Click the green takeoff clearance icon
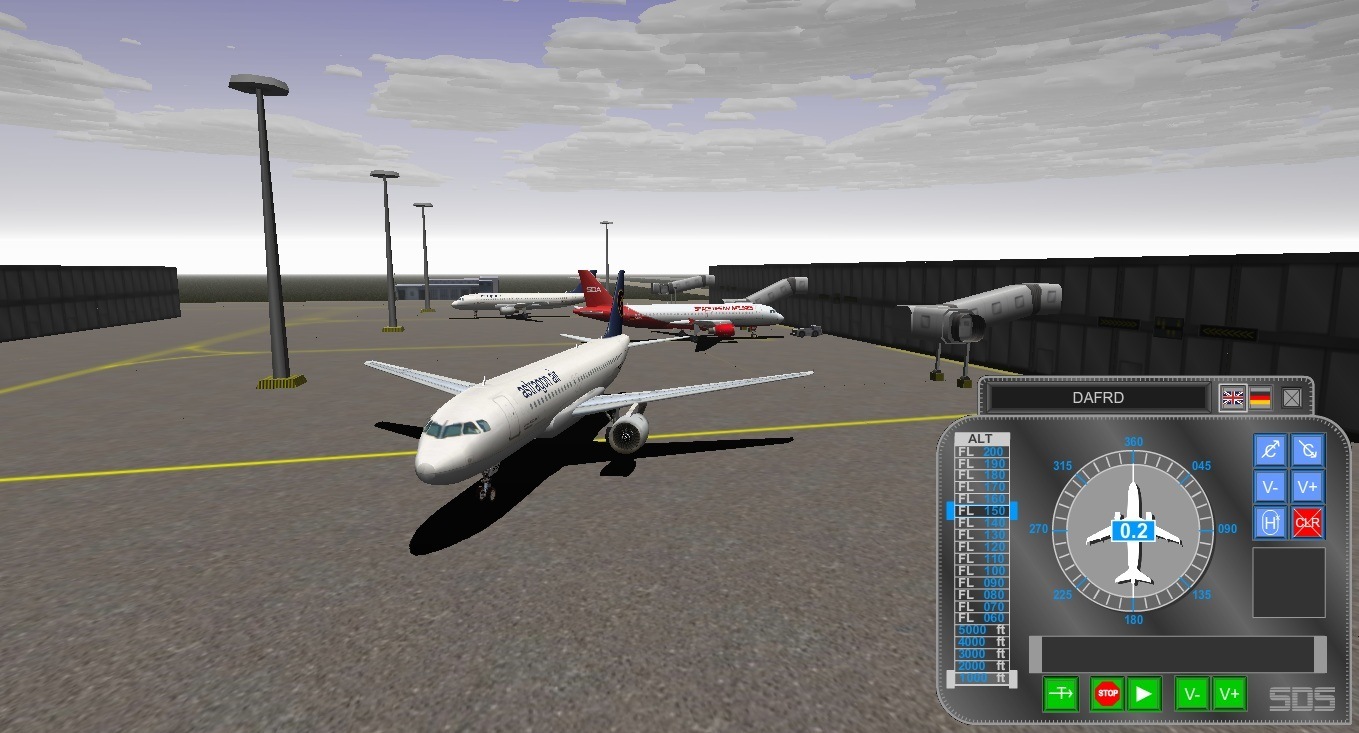The width and height of the screenshot is (1359, 733). [x=1060, y=693]
